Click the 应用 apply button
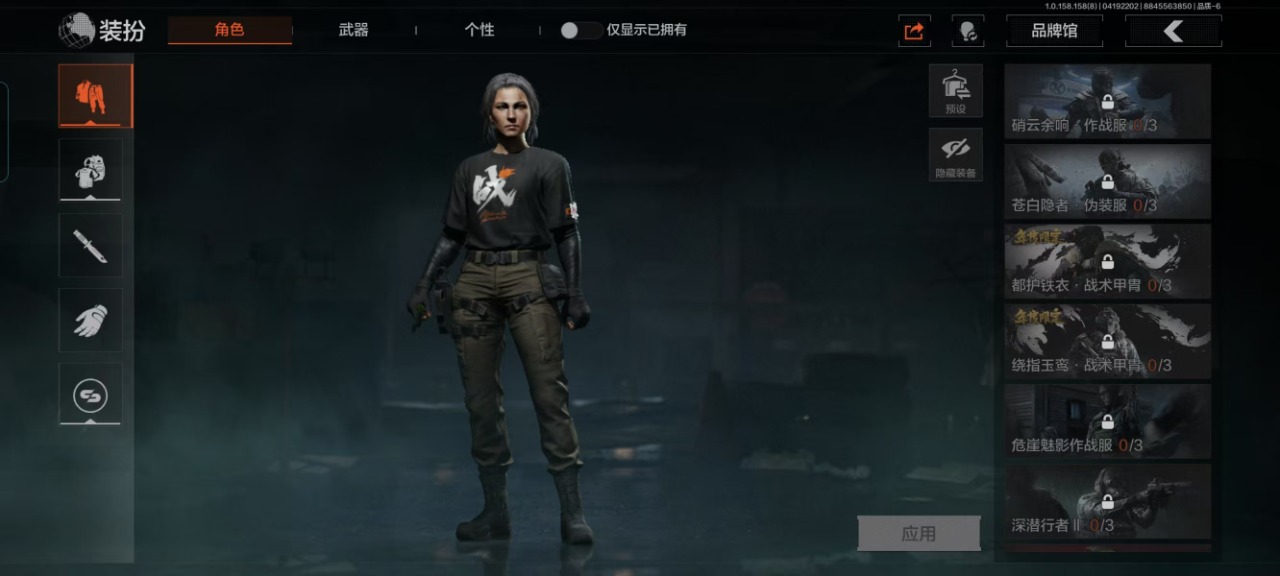The height and width of the screenshot is (576, 1280). click(x=918, y=534)
